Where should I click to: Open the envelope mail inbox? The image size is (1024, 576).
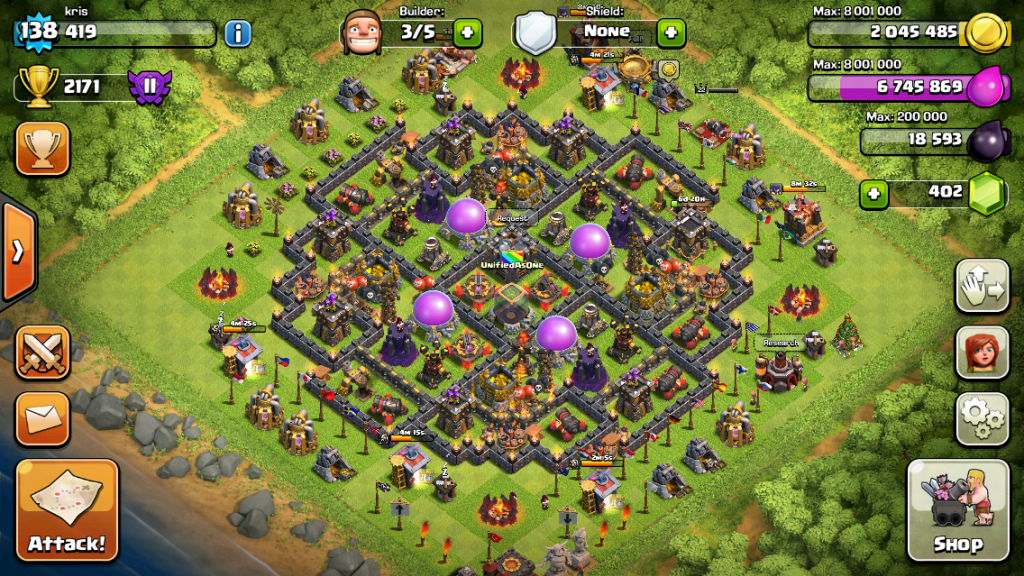pyautogui.click(x=42, y=419)
